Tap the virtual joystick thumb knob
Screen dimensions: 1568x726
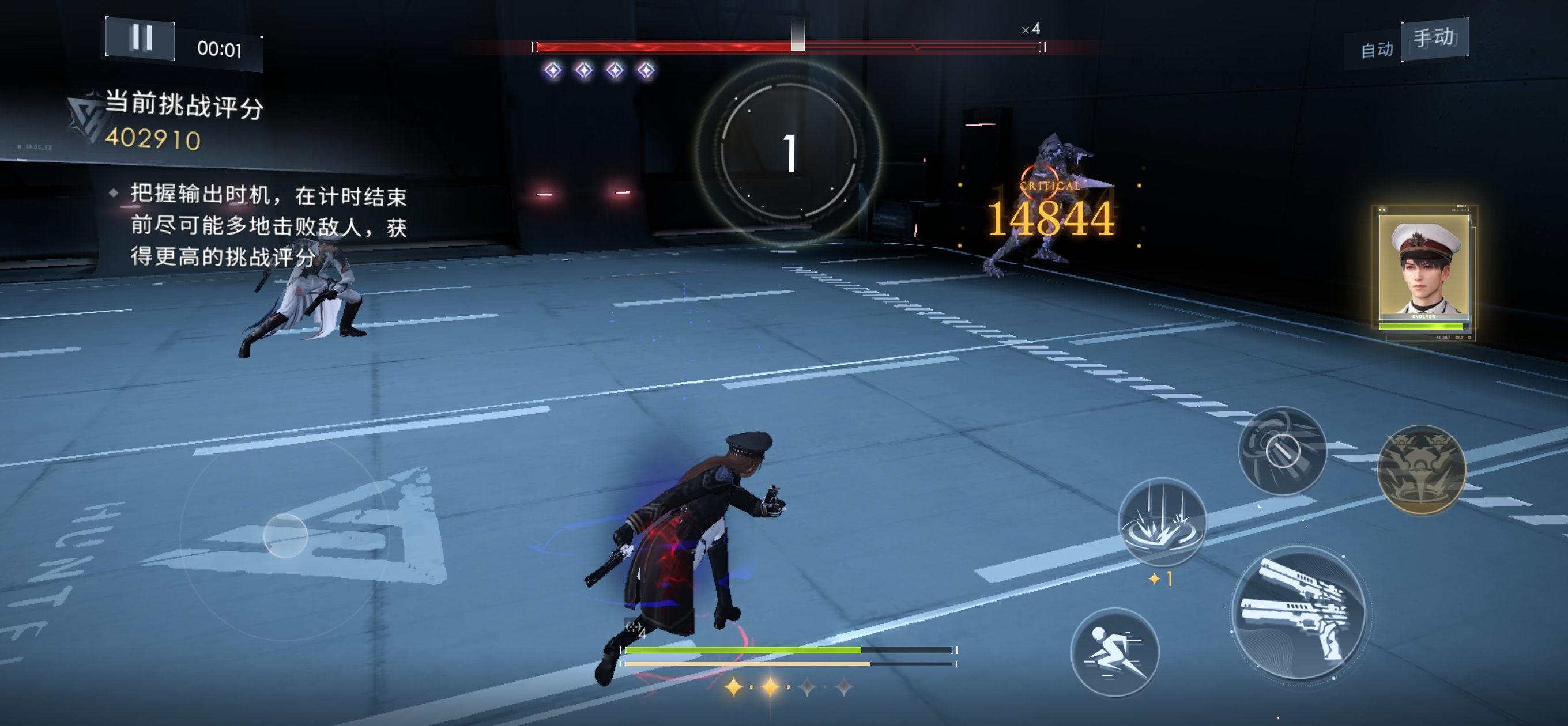[x=285, y=535]
